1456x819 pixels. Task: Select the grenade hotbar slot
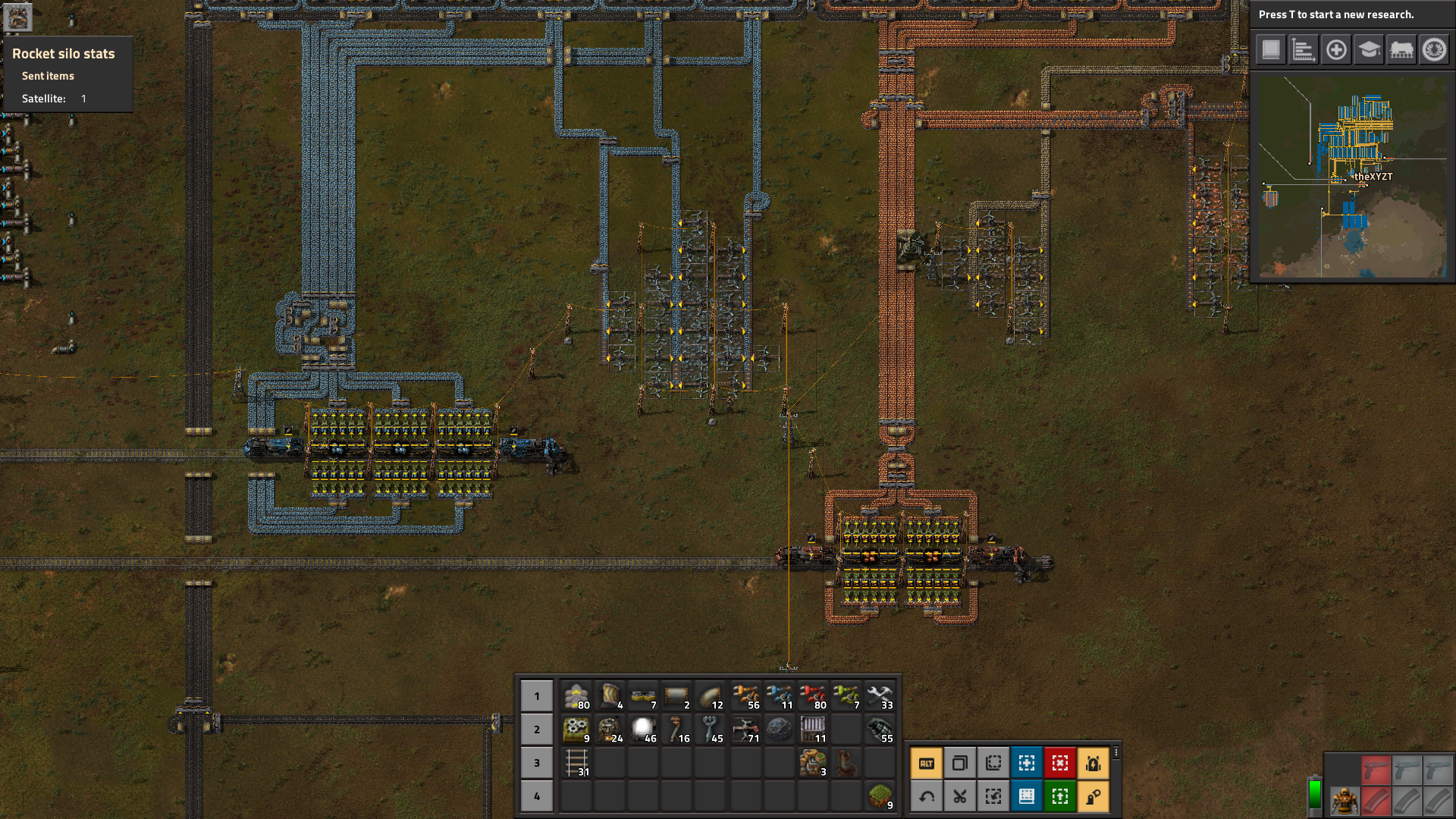880,730
